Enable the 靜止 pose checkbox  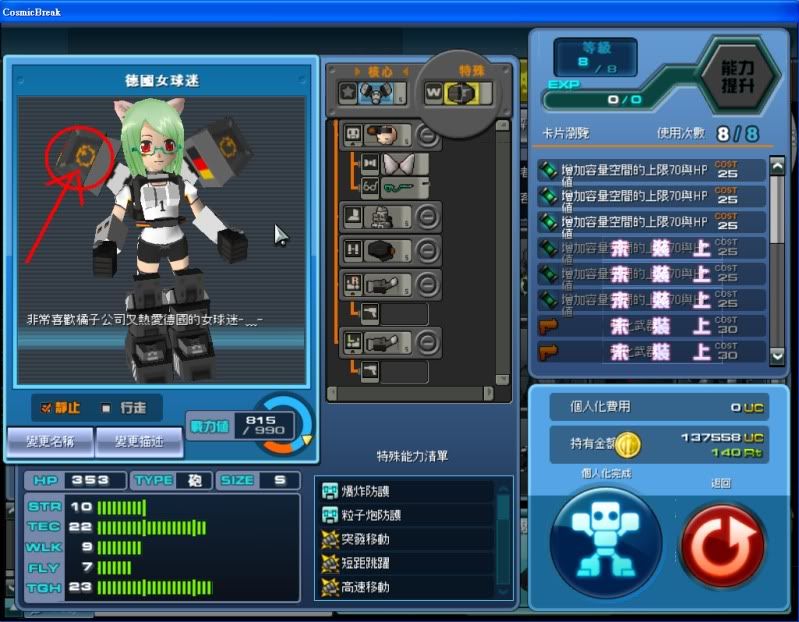coord(46,408)
